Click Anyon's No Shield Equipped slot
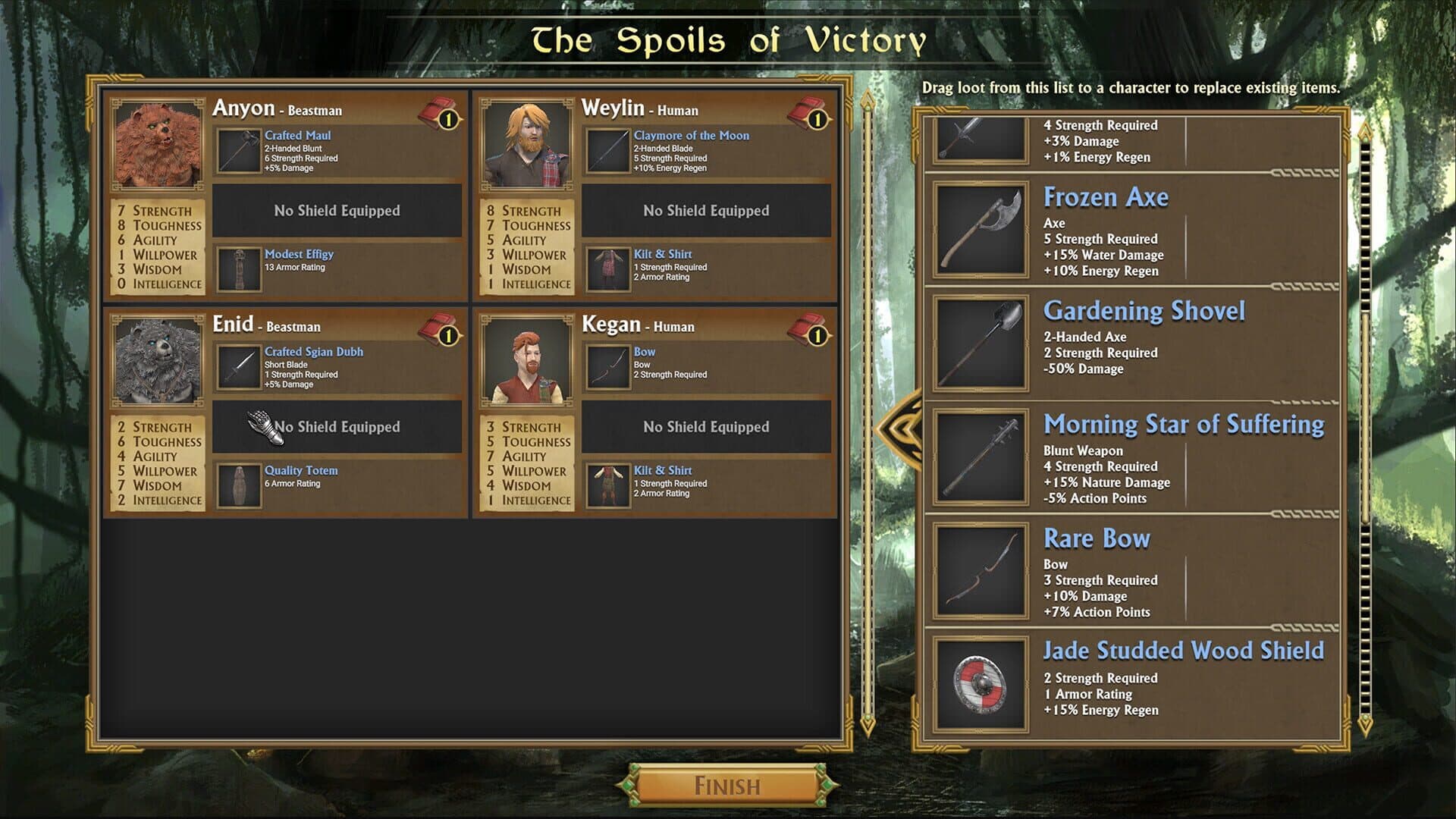 pyautogui.click(x=336, y=211)
